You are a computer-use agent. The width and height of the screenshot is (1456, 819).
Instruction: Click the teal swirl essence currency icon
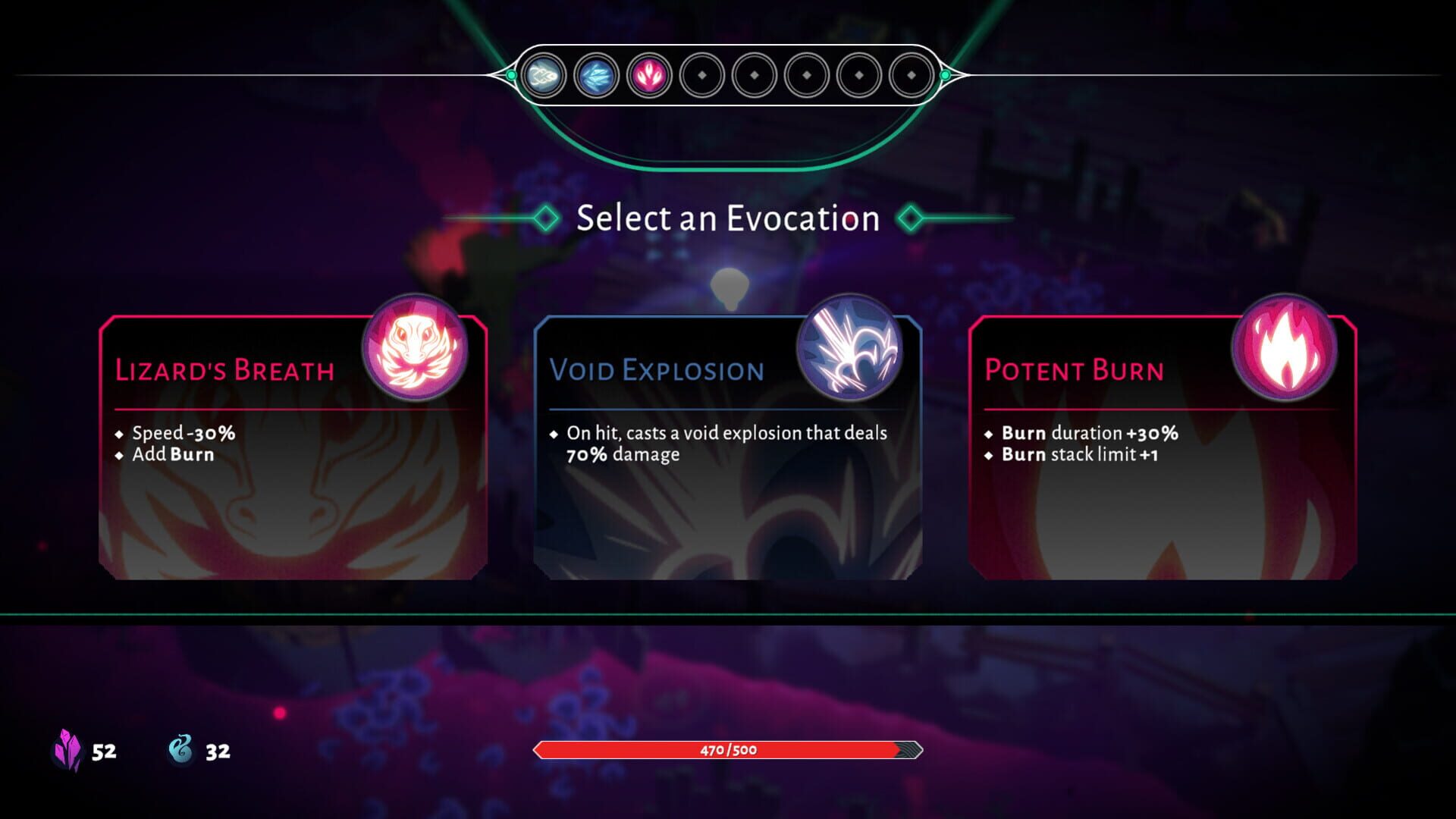point(180,751)
